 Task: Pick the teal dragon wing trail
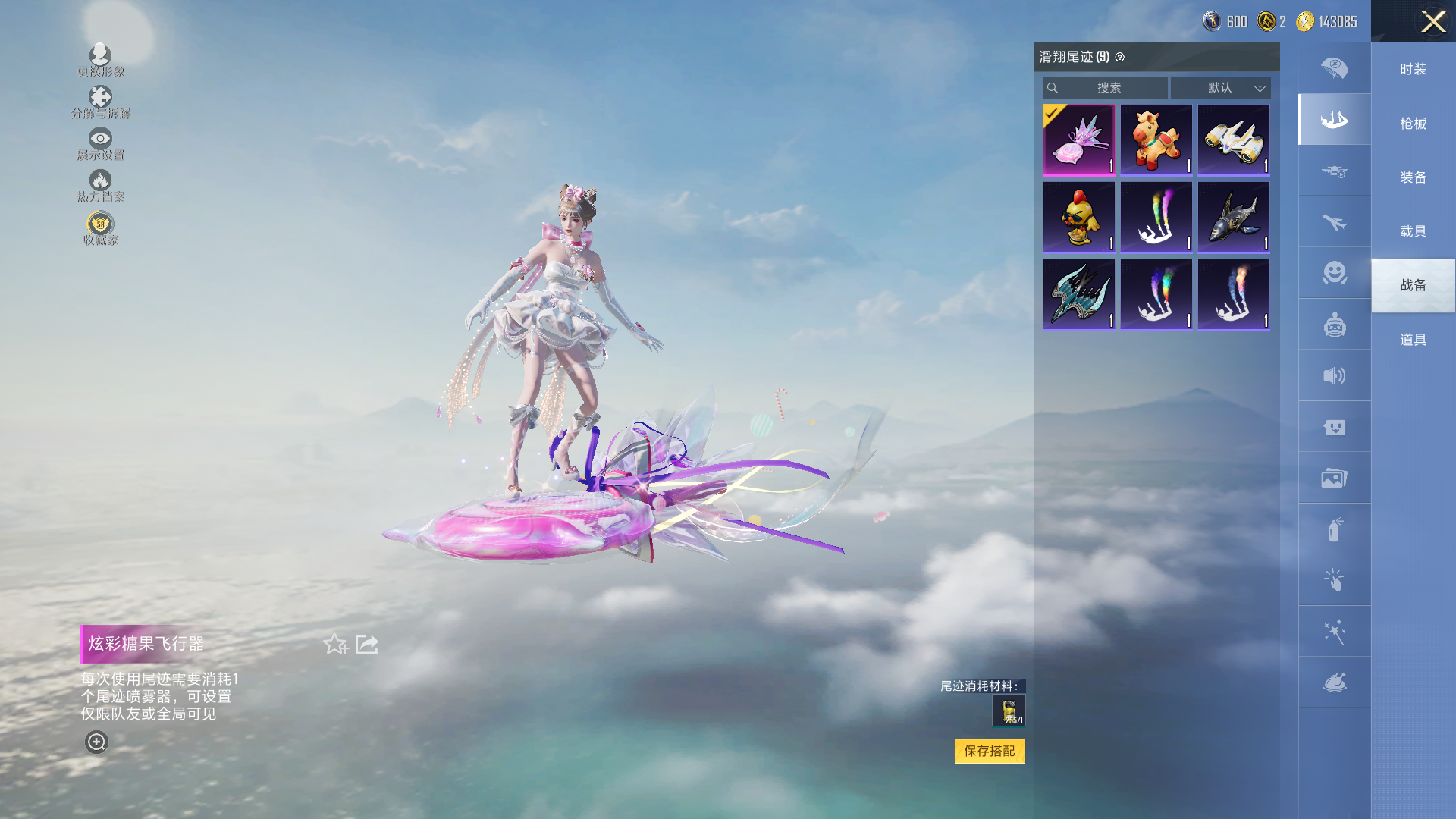coord(1078,294)
